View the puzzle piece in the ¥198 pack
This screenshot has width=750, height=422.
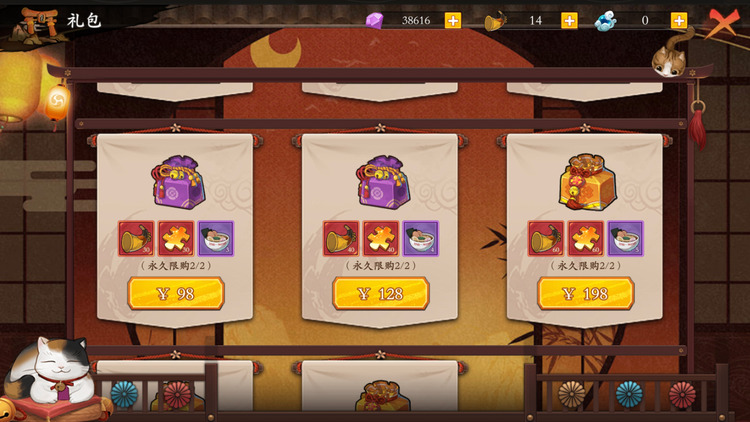point(586,239)
